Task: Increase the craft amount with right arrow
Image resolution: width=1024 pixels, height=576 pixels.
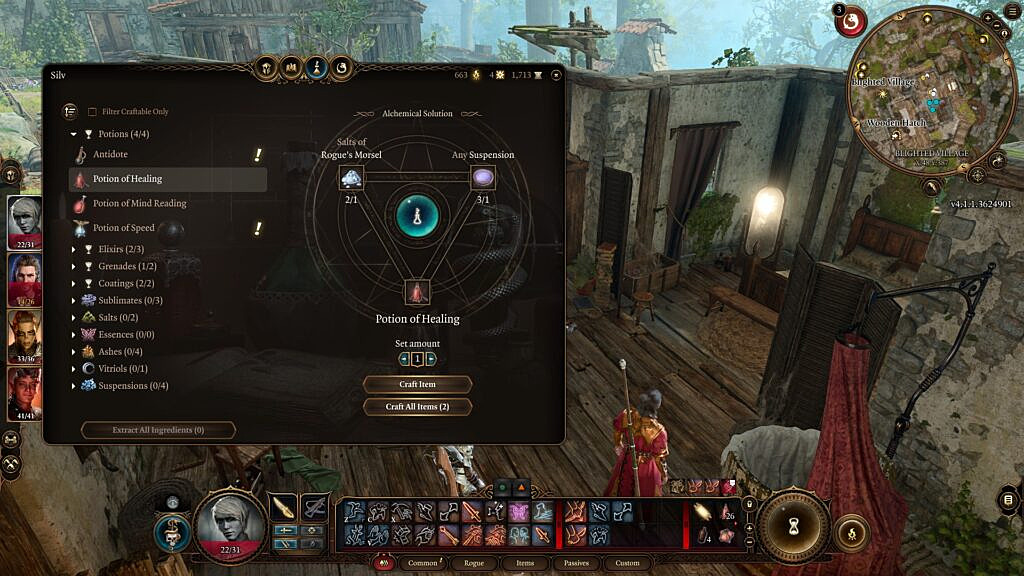Action: pyautogui.click(x=431, y=359)
